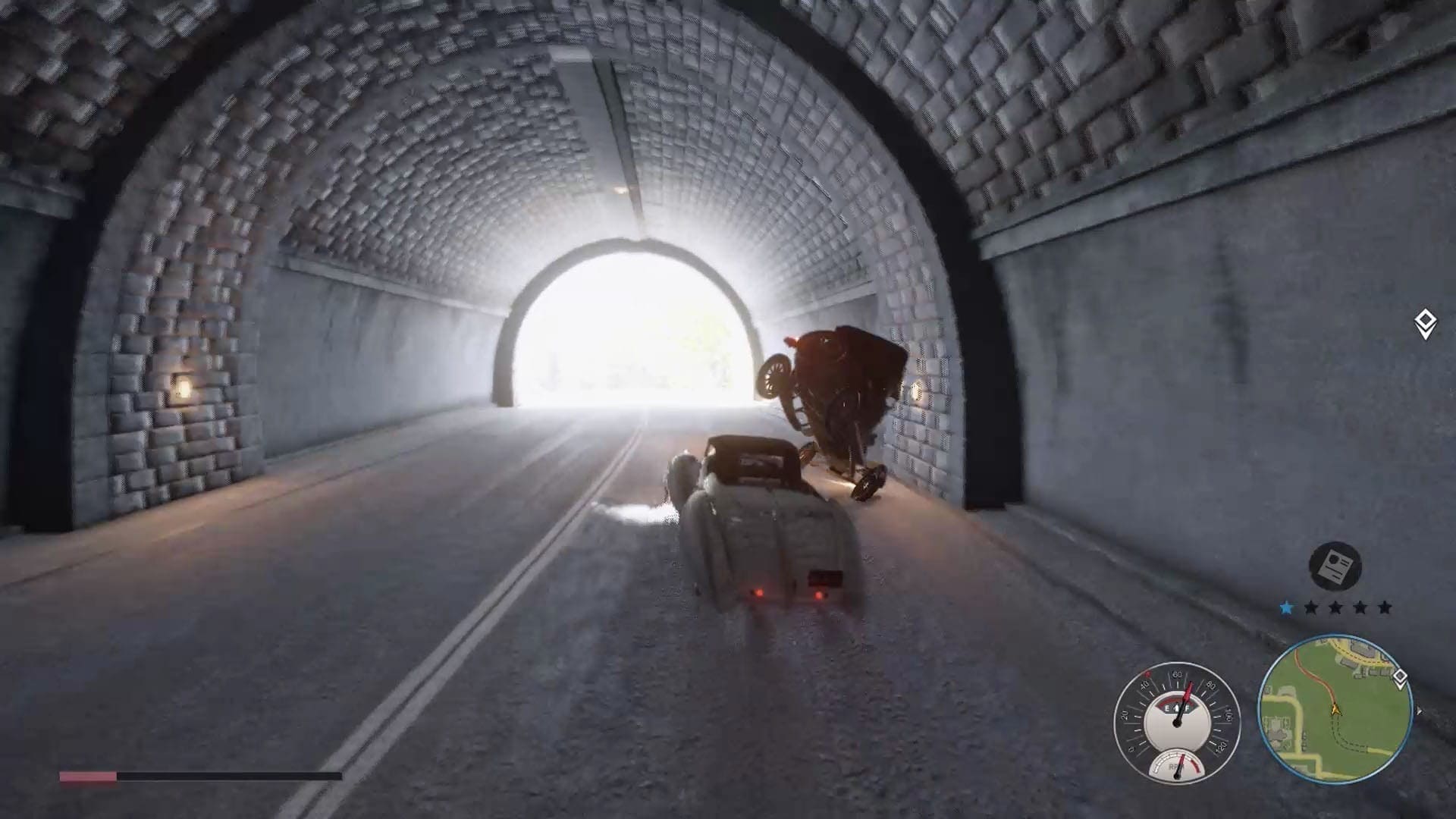The width and height of the screenshot is (1456, 819).
Task: Click the diamond waypoint marker on minimap
Action: (x=1400, y=677)
